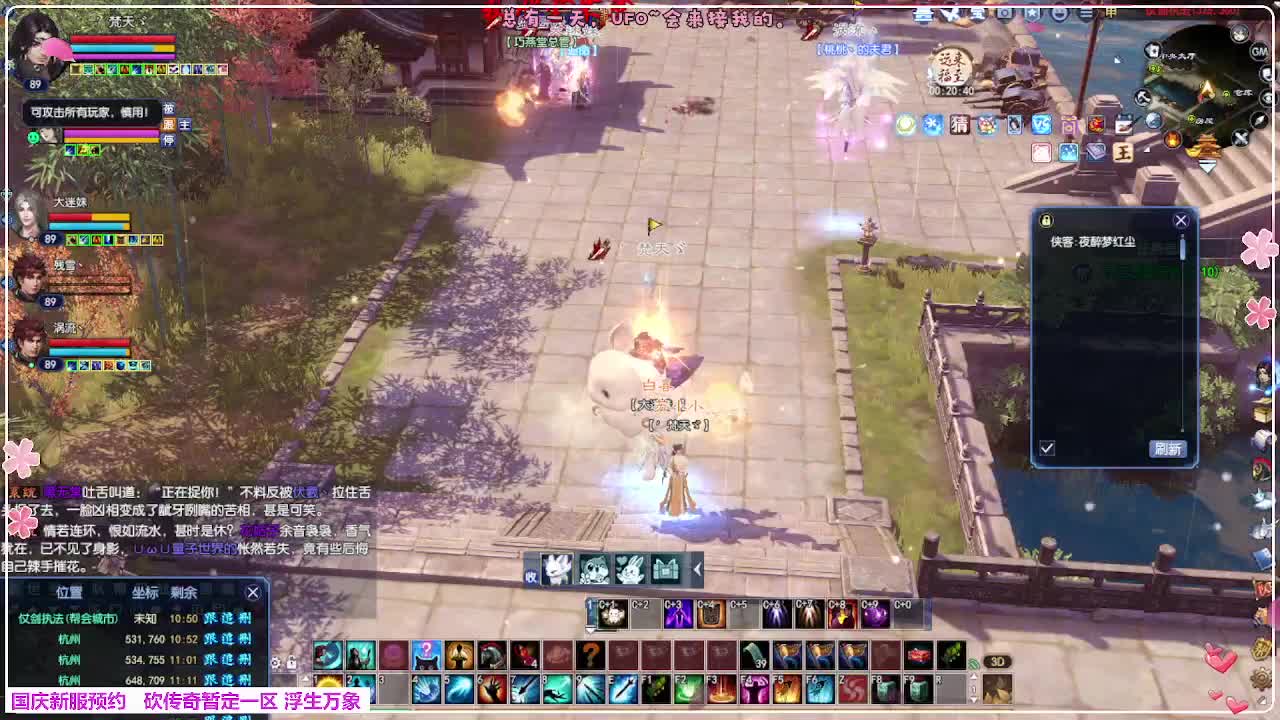Select the snowflake activity icon at top

pyautogui.click(x=931, y=123)
